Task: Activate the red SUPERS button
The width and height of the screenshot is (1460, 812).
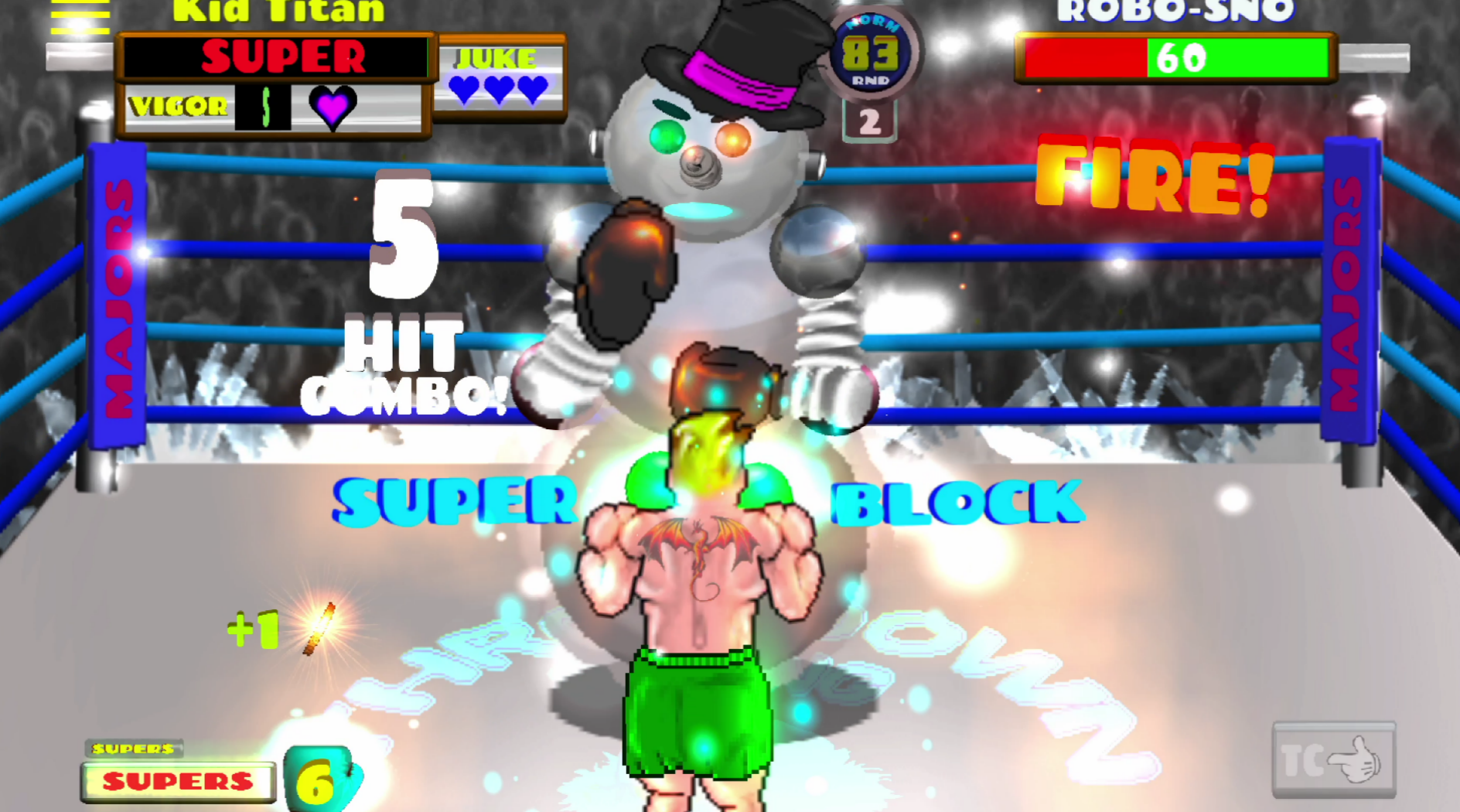Action: point(178,781)
